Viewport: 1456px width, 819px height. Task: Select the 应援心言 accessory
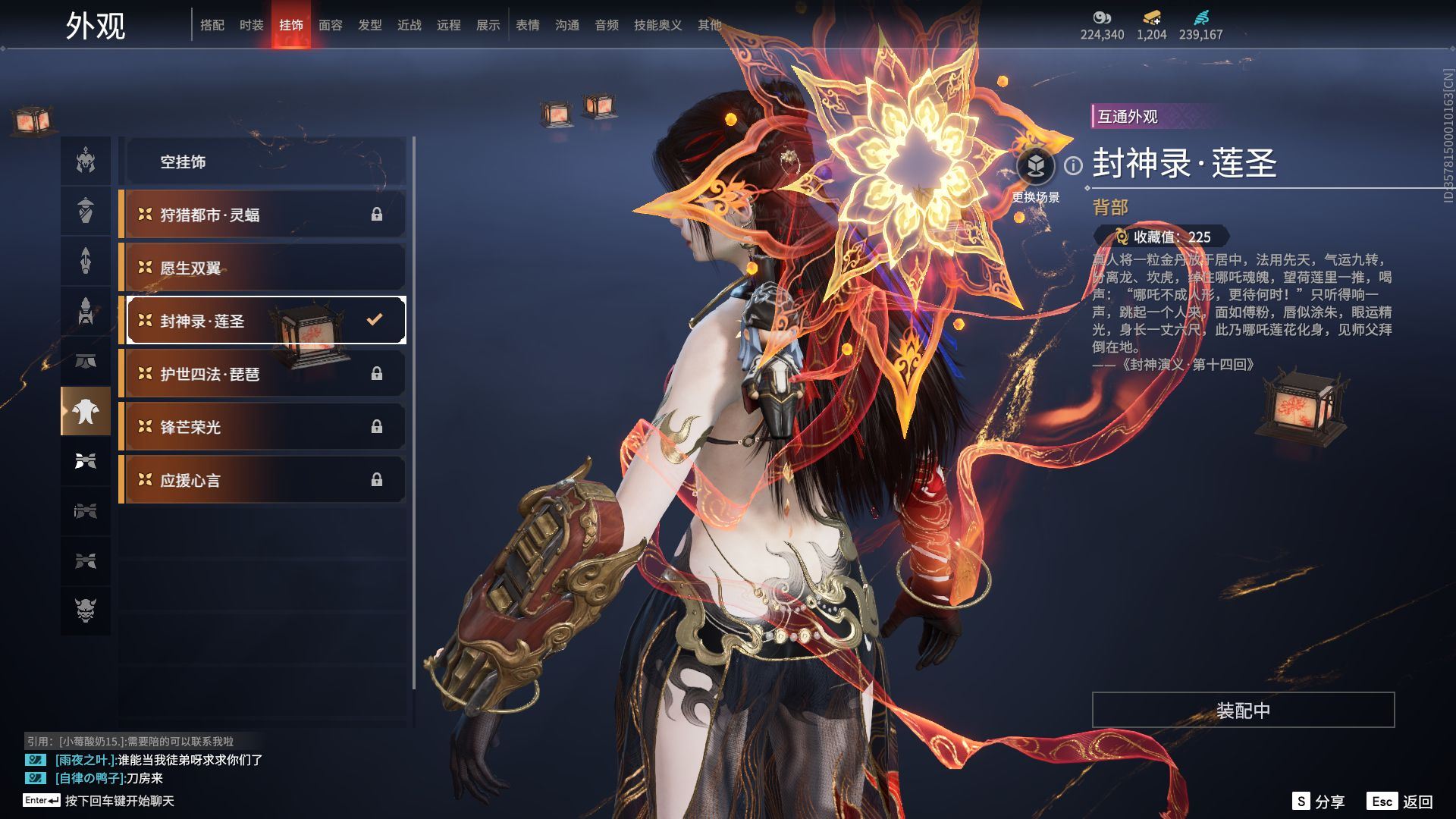pyautogui.click(x=262, y=480)
